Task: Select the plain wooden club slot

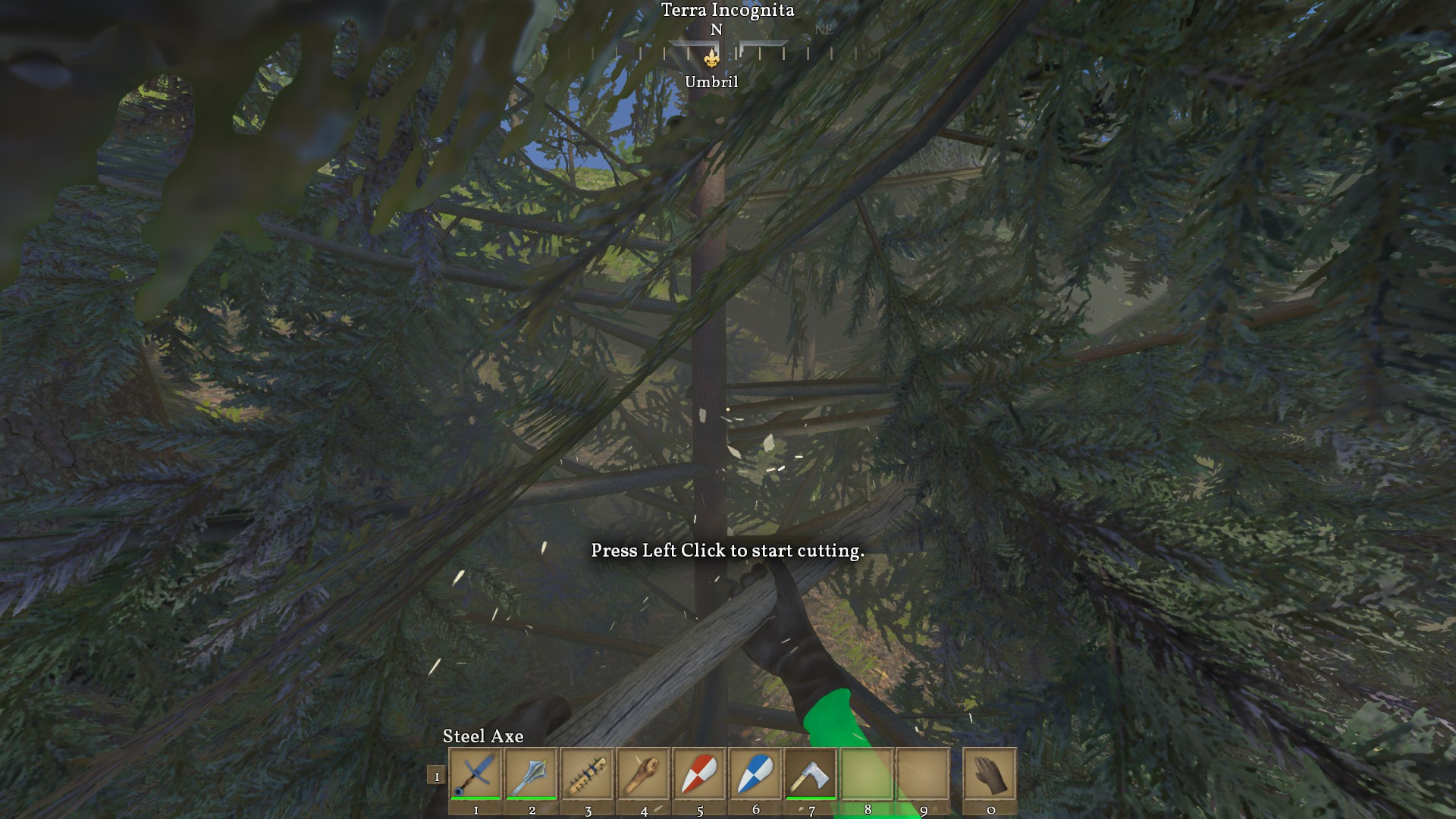Action: [x=644, y=774]
